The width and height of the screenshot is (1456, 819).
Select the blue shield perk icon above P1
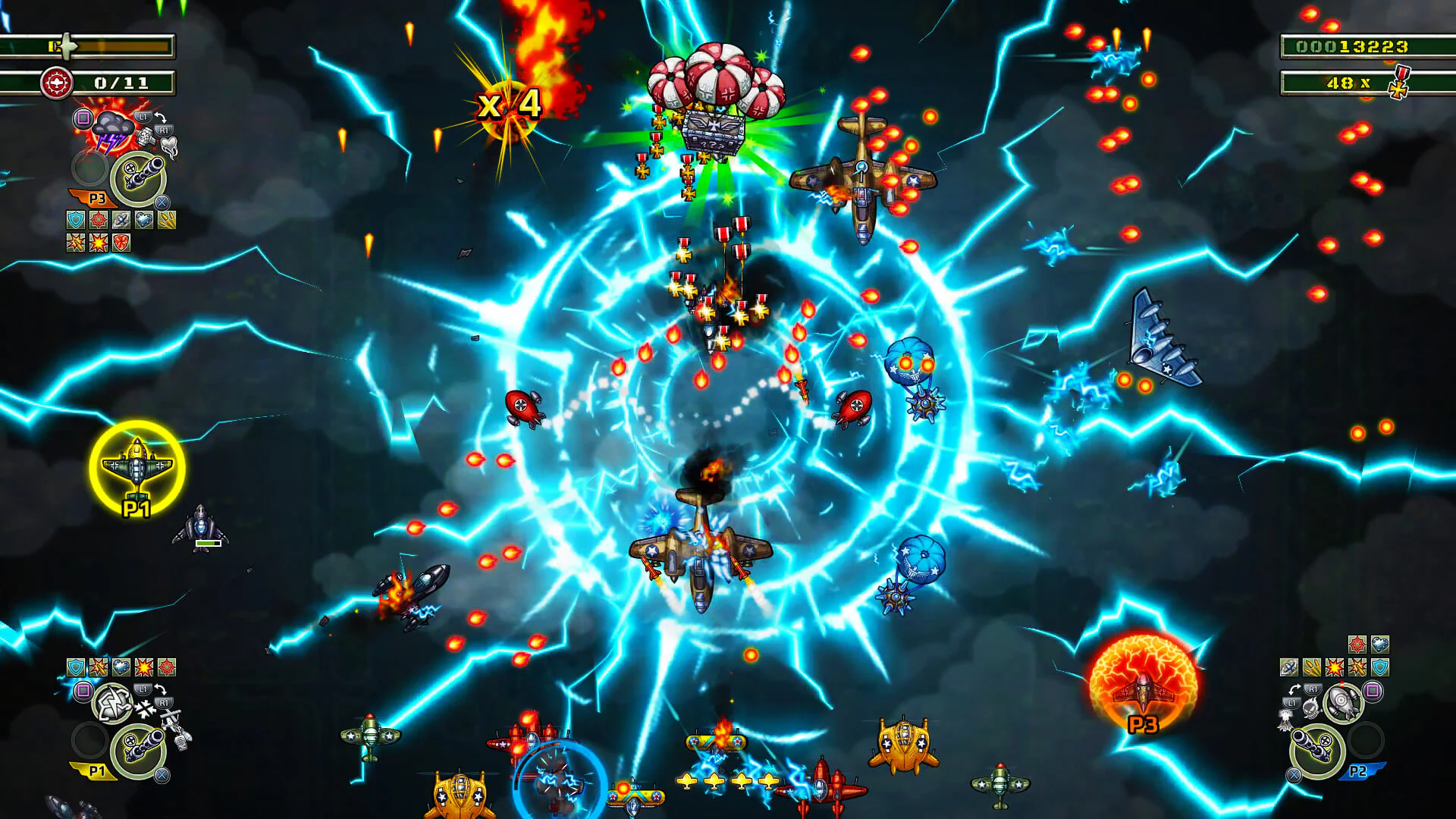pyautogui.click(x=75, y=667)
